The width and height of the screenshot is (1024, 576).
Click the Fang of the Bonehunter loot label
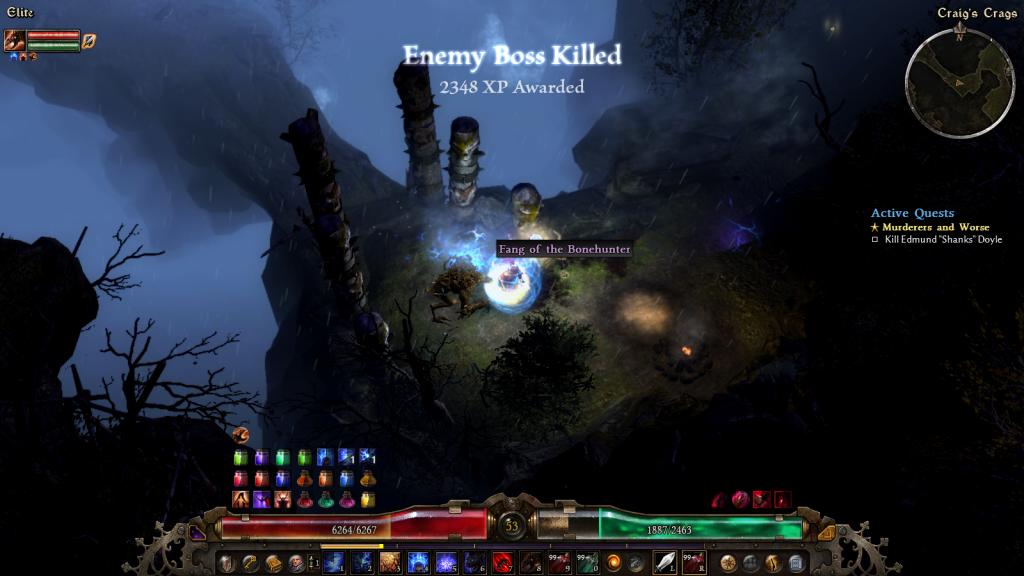(x=564, y=248)
